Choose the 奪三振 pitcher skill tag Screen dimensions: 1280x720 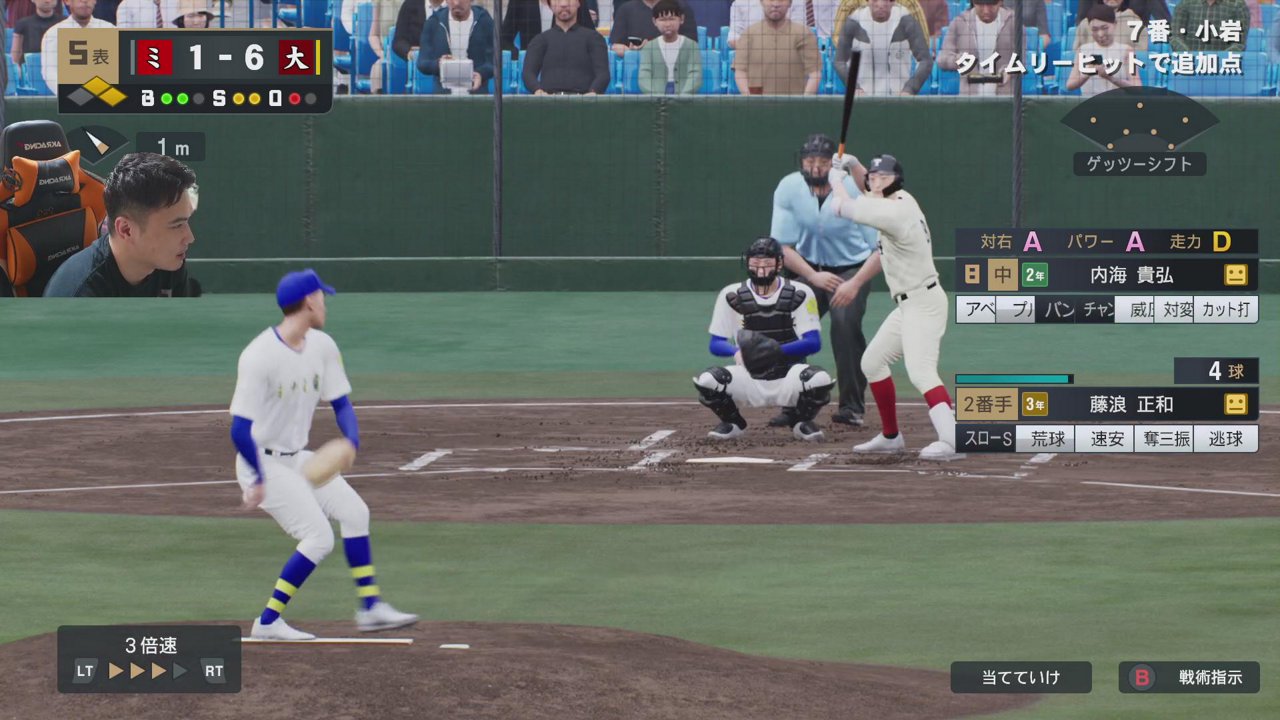coord(1164,439)
